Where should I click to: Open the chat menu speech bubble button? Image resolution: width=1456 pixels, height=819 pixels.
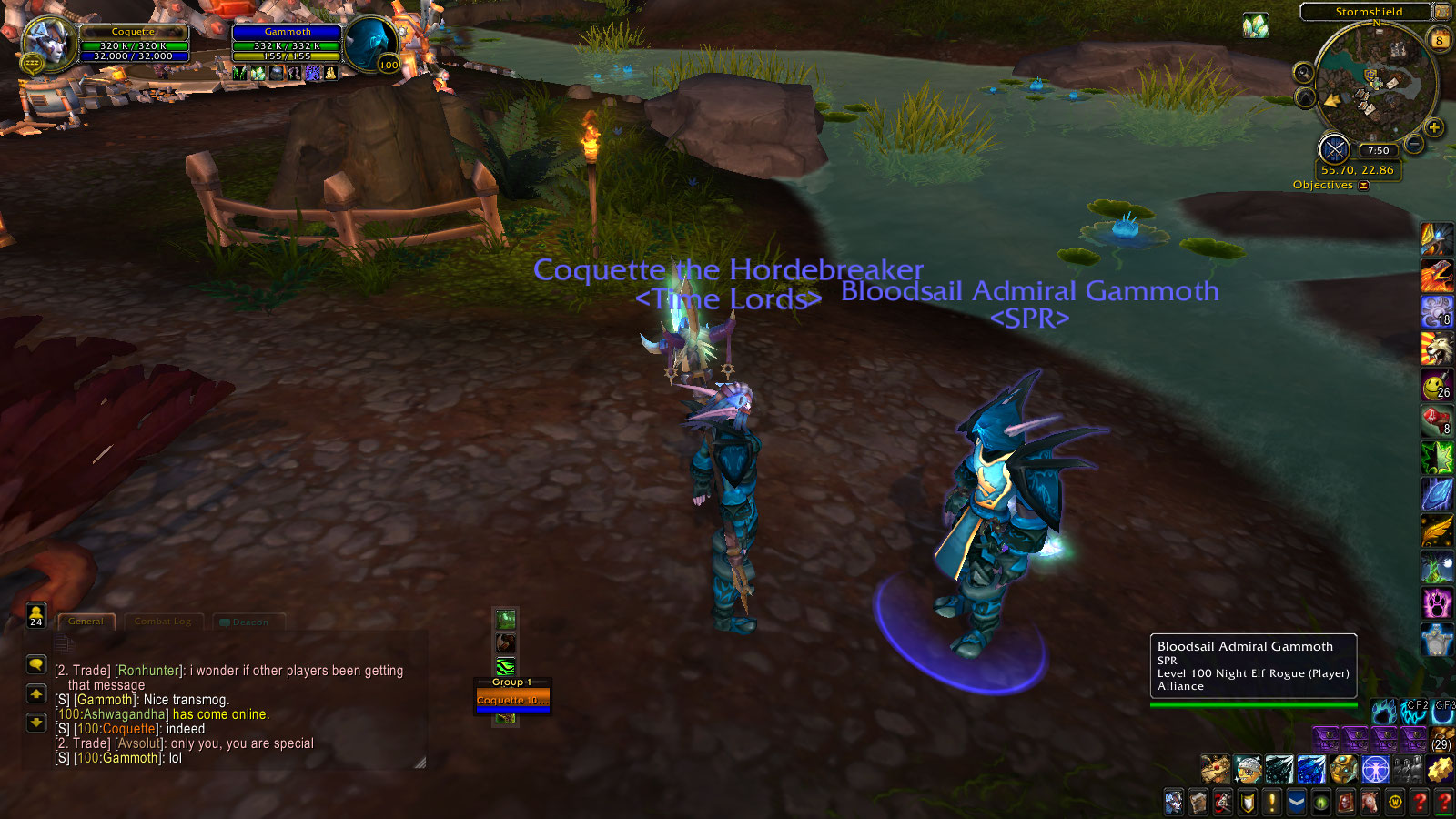click(36, 664)
